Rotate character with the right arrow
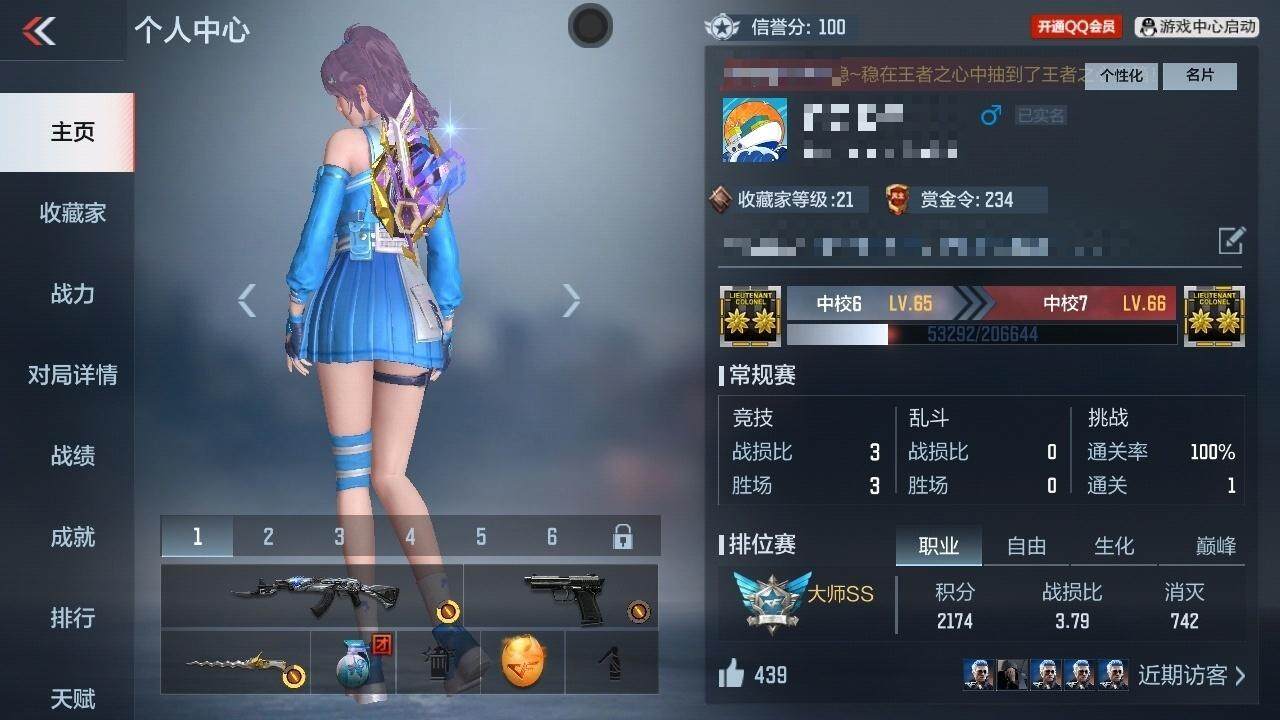The height and width of the screenshot is (720, 1280). click(571, 300)
